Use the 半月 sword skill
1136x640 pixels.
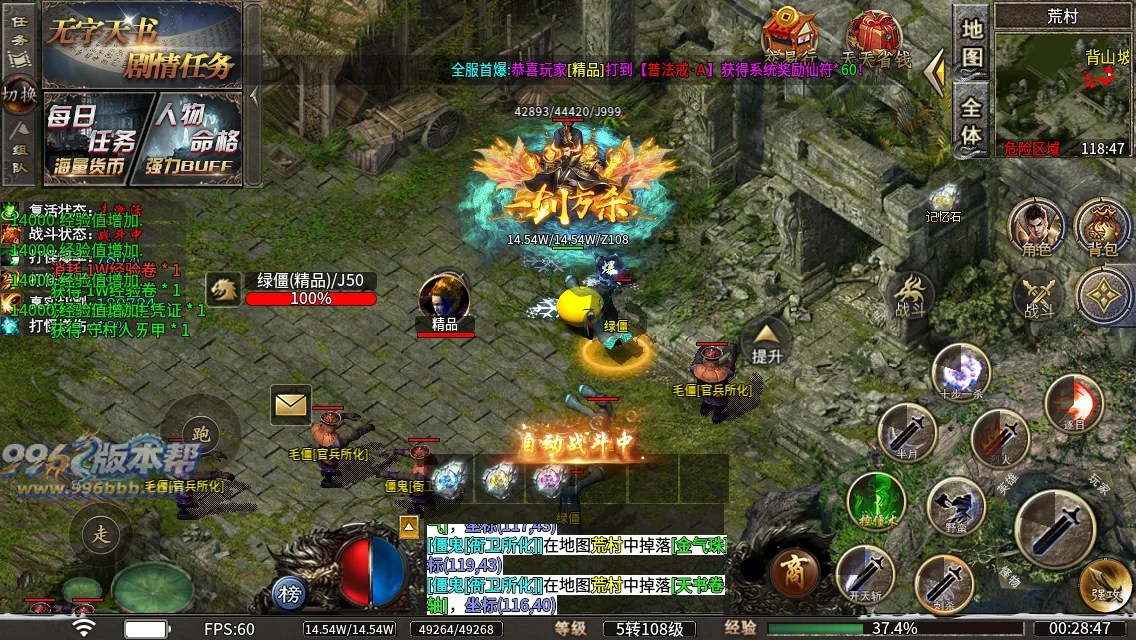tap(907, 432)
